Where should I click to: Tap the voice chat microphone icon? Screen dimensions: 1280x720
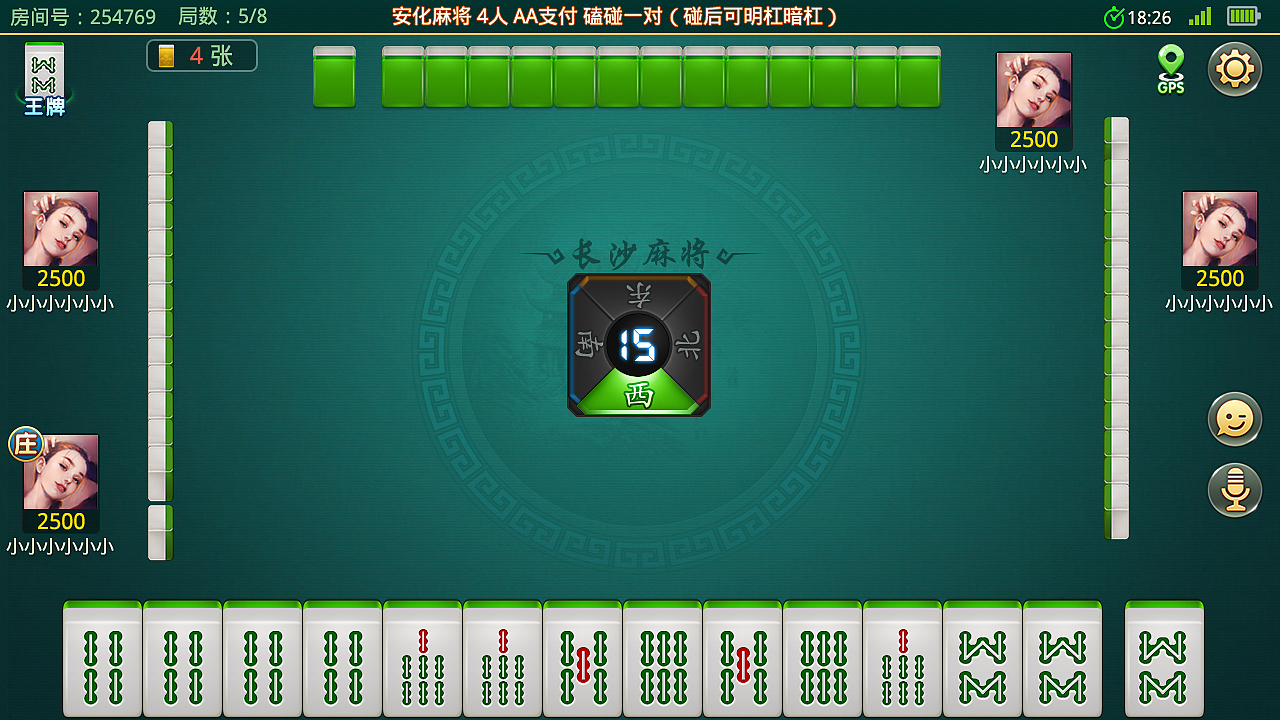(1235, 491)
